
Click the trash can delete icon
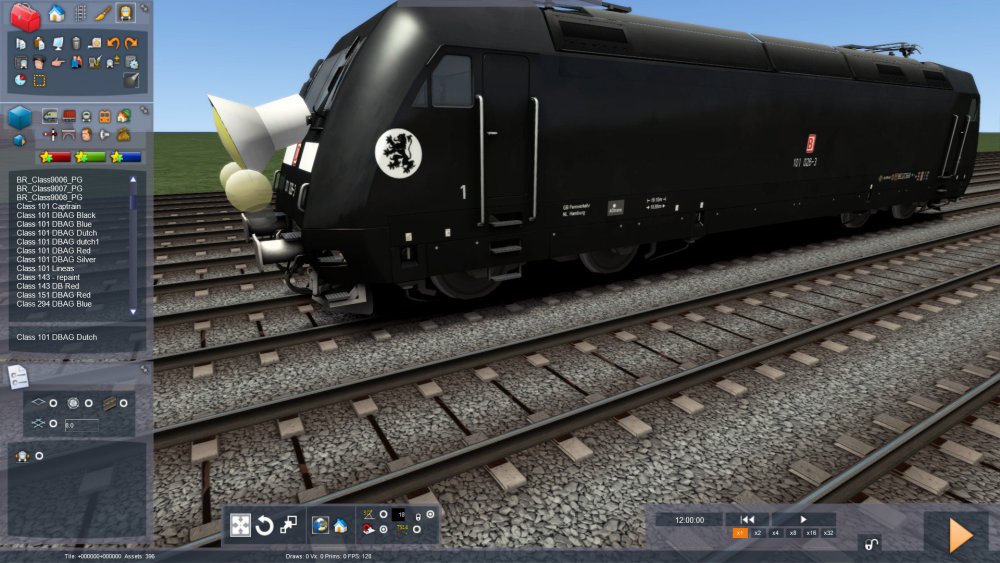click(x=75, y=43)
